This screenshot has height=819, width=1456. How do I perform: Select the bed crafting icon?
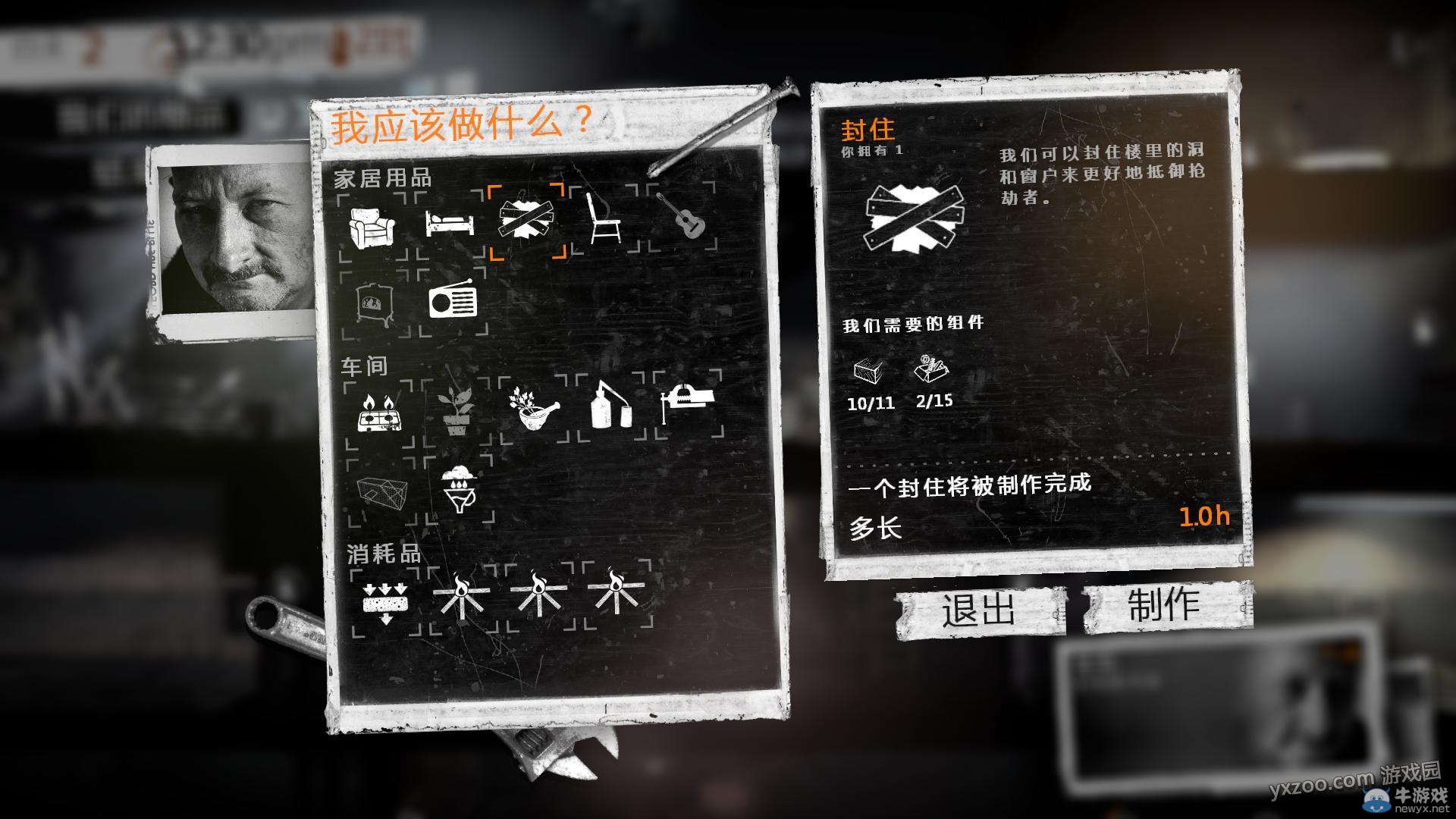click(x=449, y=223)
